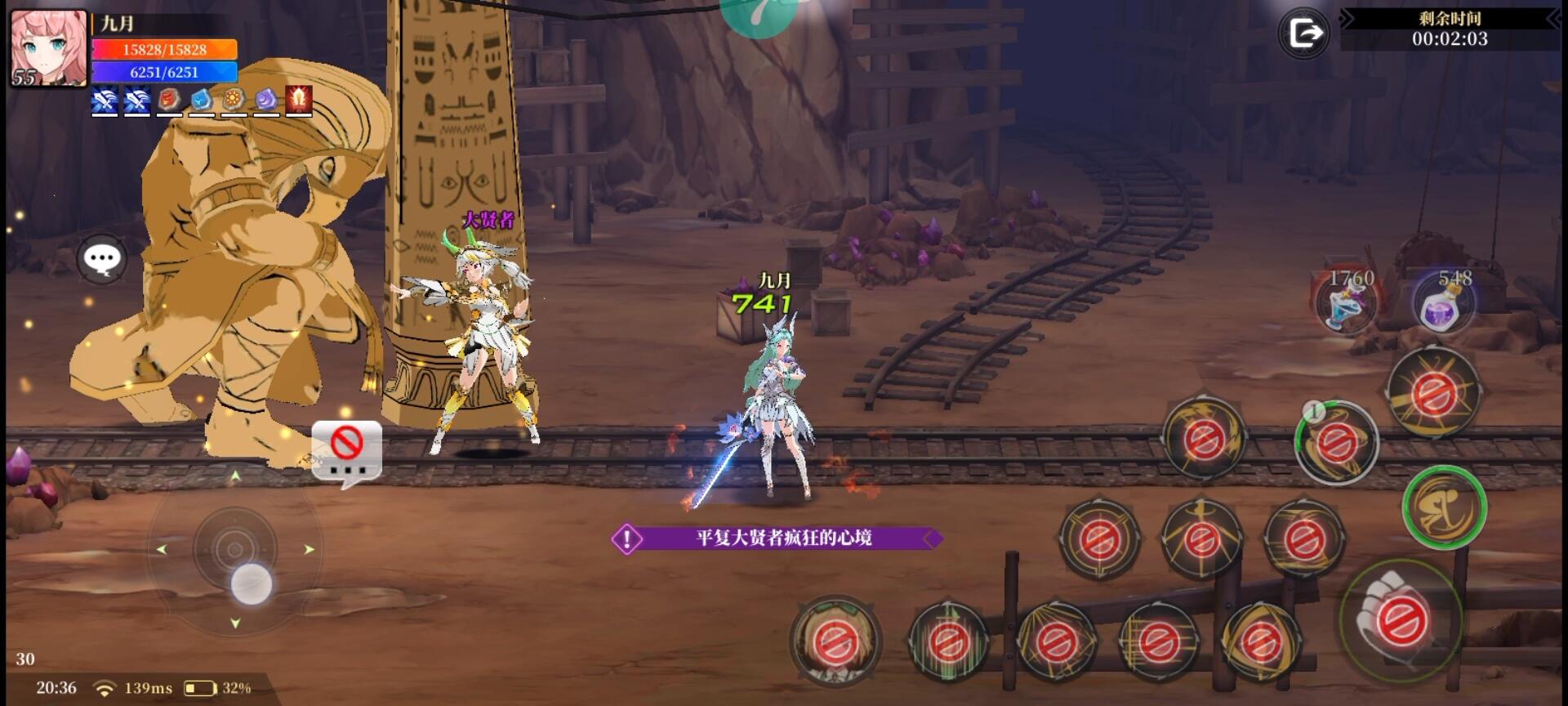Tap the fist basic attack button
The width and height of the screenshot is (1568, 706).
point(1400,619)
